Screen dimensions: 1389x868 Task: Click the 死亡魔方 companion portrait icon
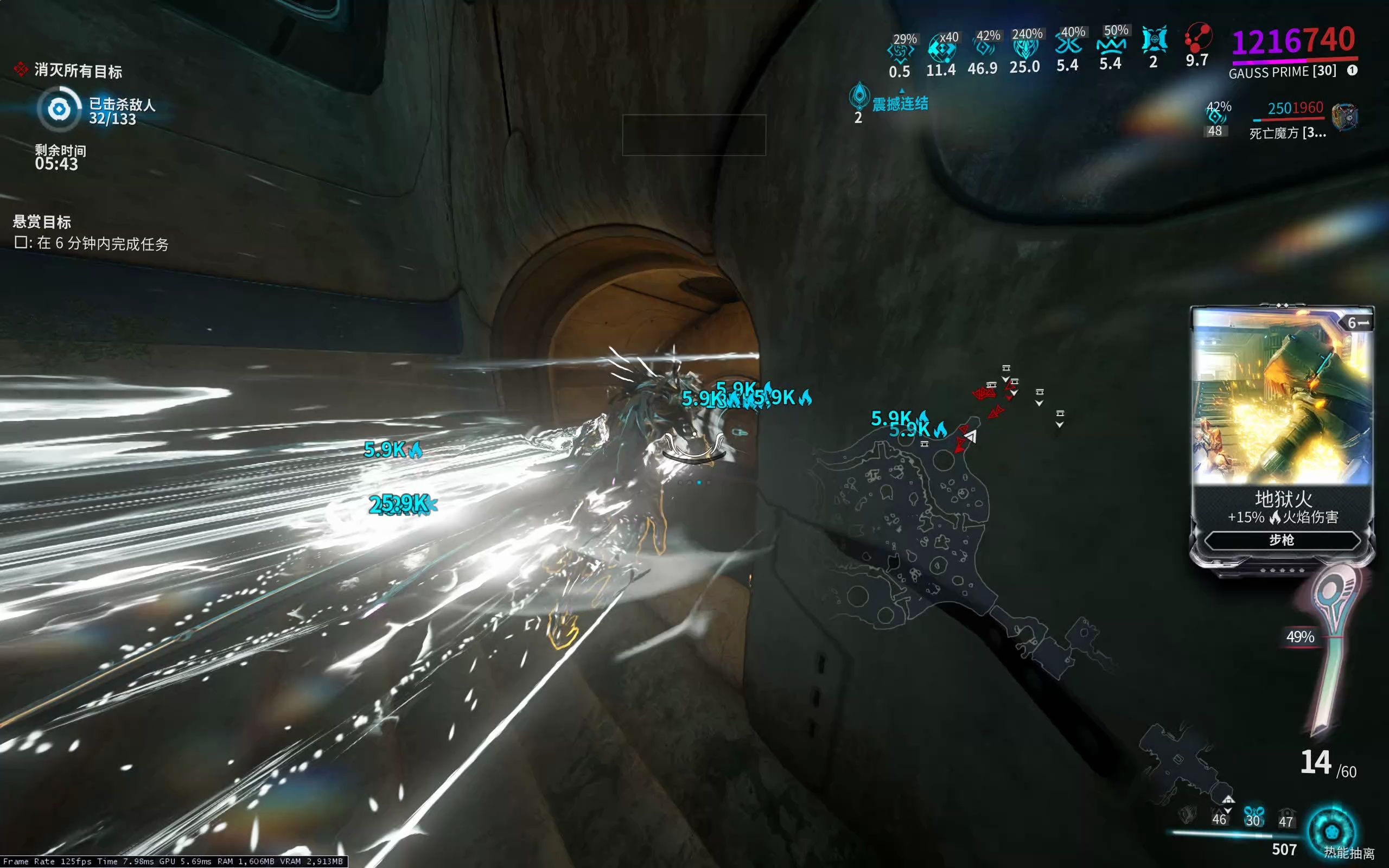coord(1349,117)
